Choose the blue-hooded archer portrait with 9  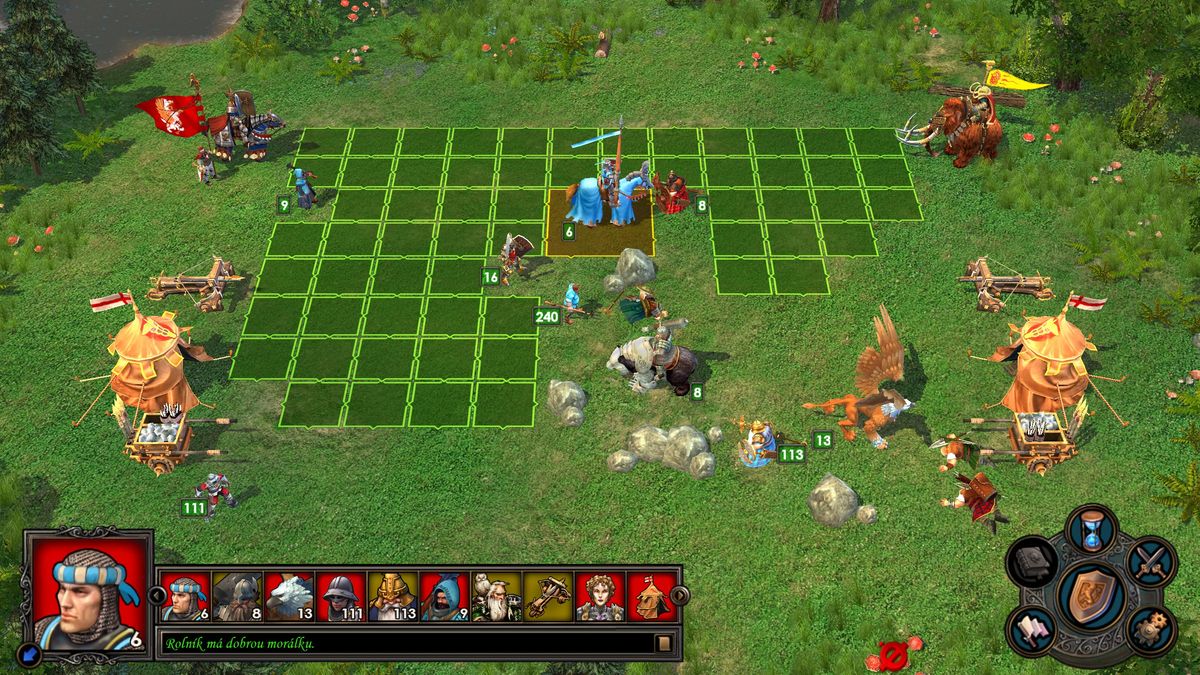tap(445, 597)
